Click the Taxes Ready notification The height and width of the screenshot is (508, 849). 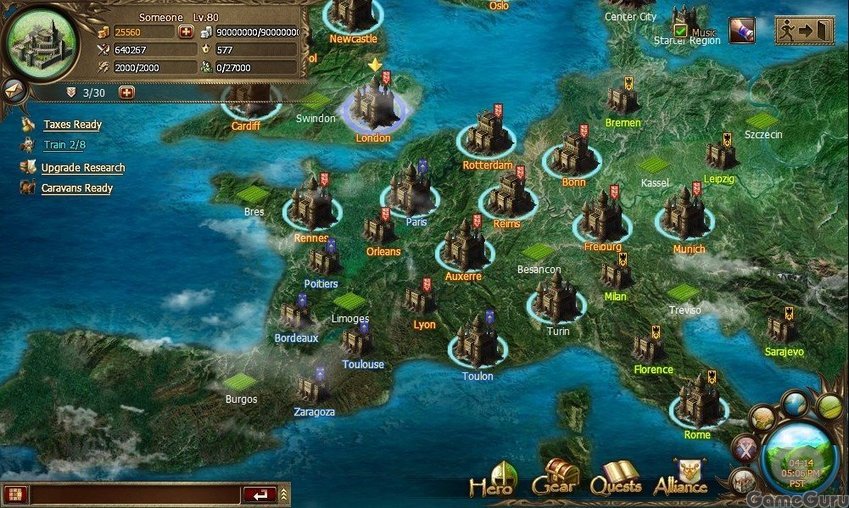(72, 125)
